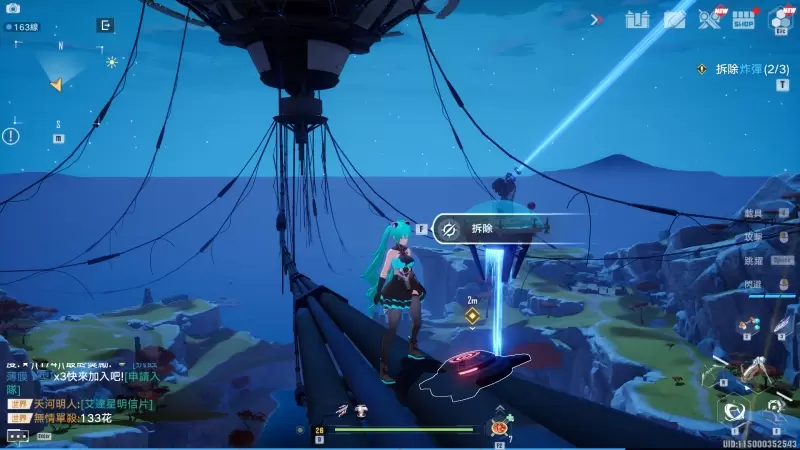Expand the double-arrow menu toggle
This screenshot has height=450, width=800.
[x=597, y=19]
